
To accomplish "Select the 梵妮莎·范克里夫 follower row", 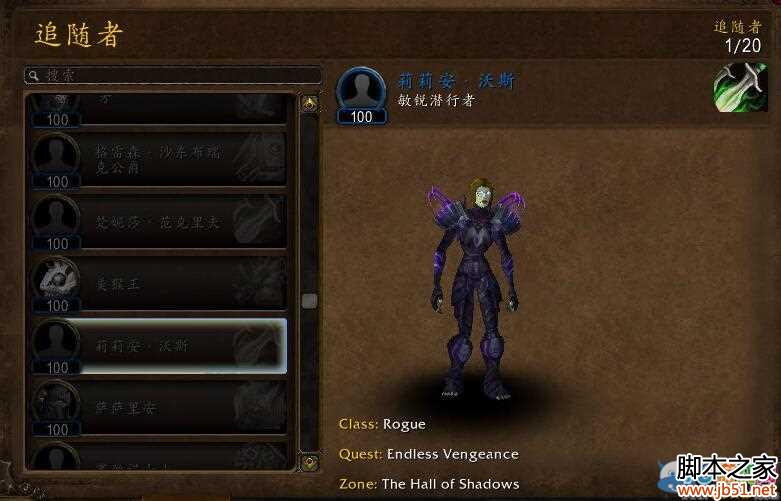I will point(159,222).
